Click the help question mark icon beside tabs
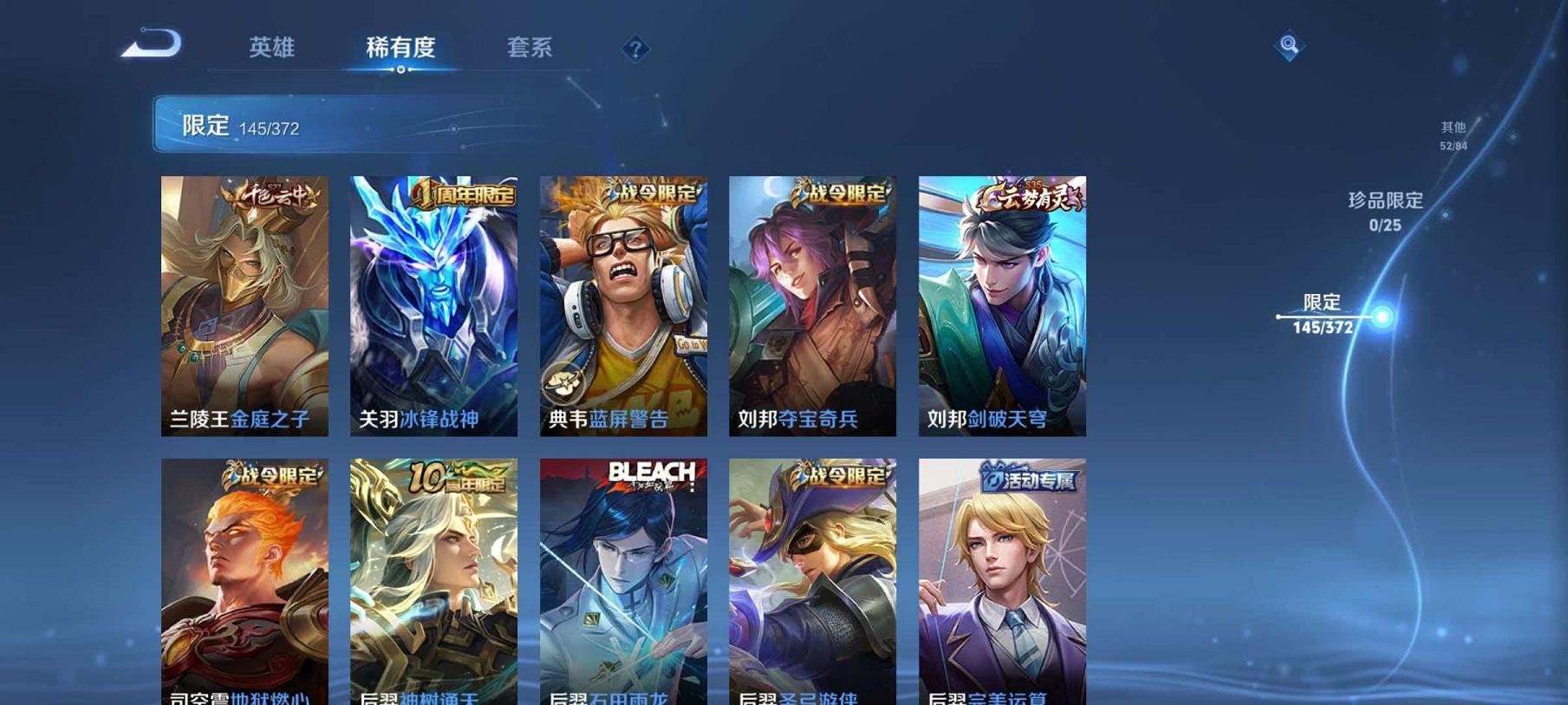This screenshot has width=1568, height=705. point(635,49)
